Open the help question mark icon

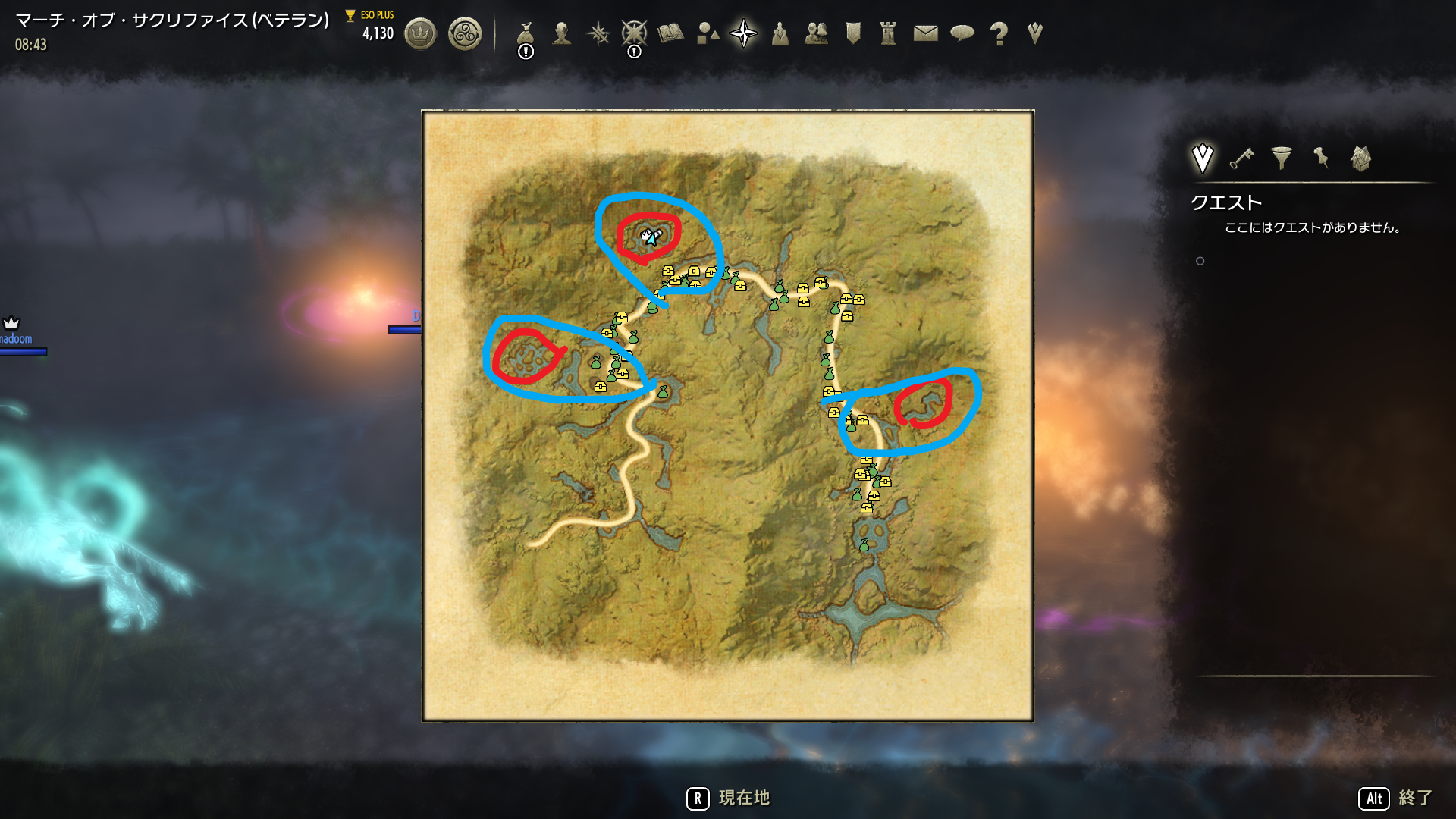pyautogui.click(x=998, y=33)
